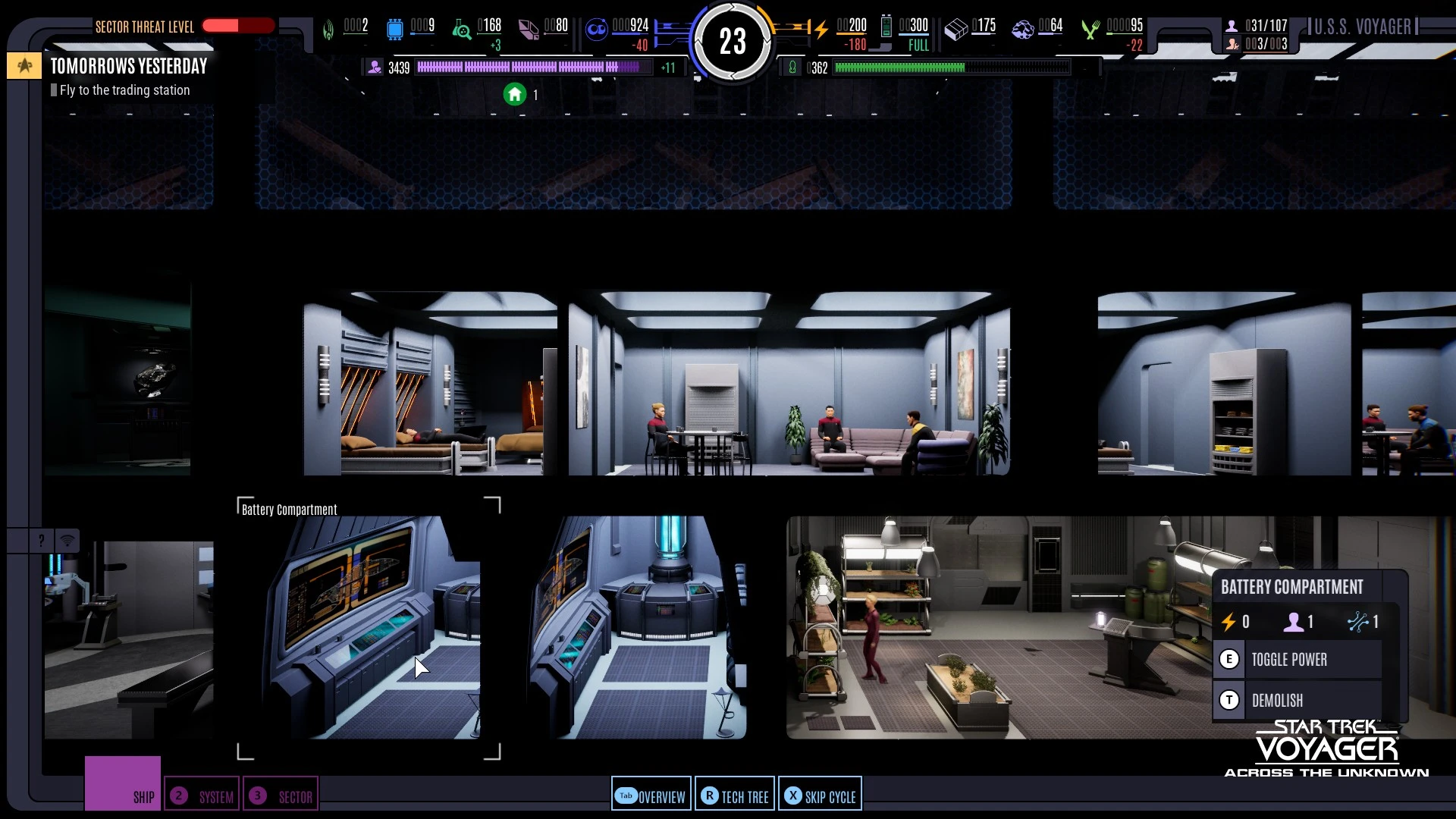Screen dimensions: 1456x819
Task: Click the energy lightning bolt resource icon
Action: 821,29
